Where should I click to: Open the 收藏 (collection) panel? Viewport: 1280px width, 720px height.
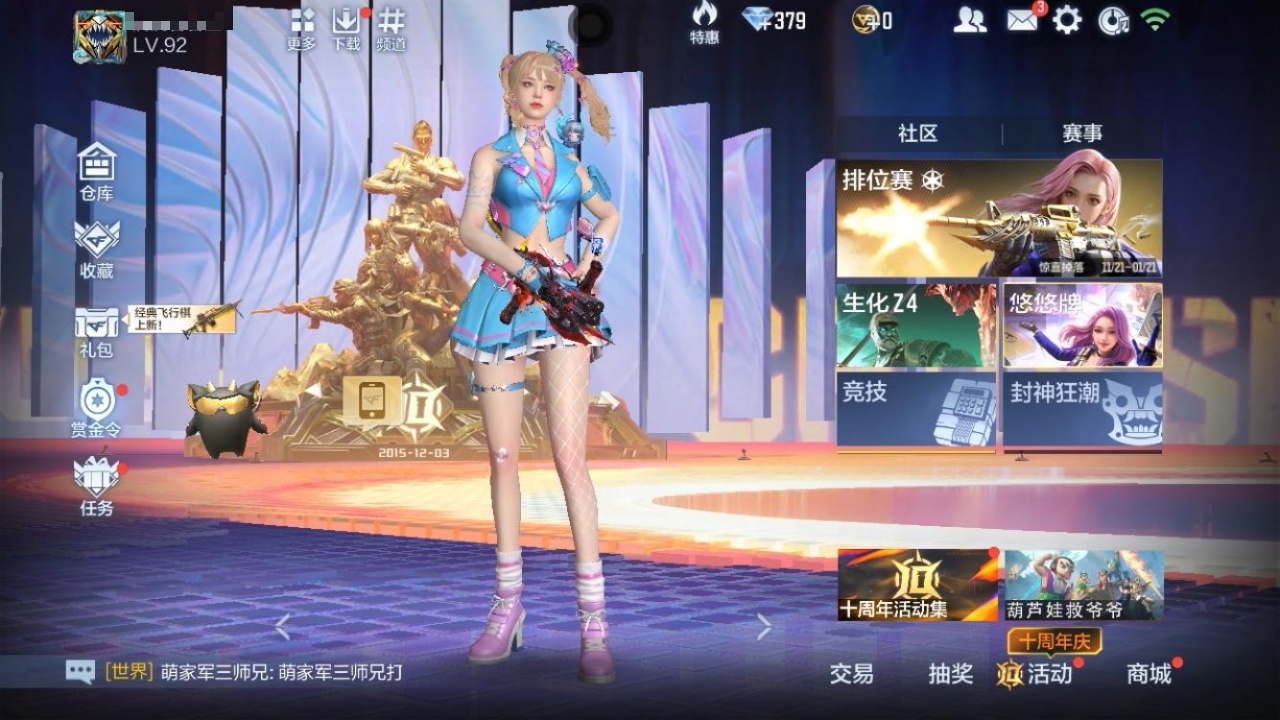(x=95, y=245)
